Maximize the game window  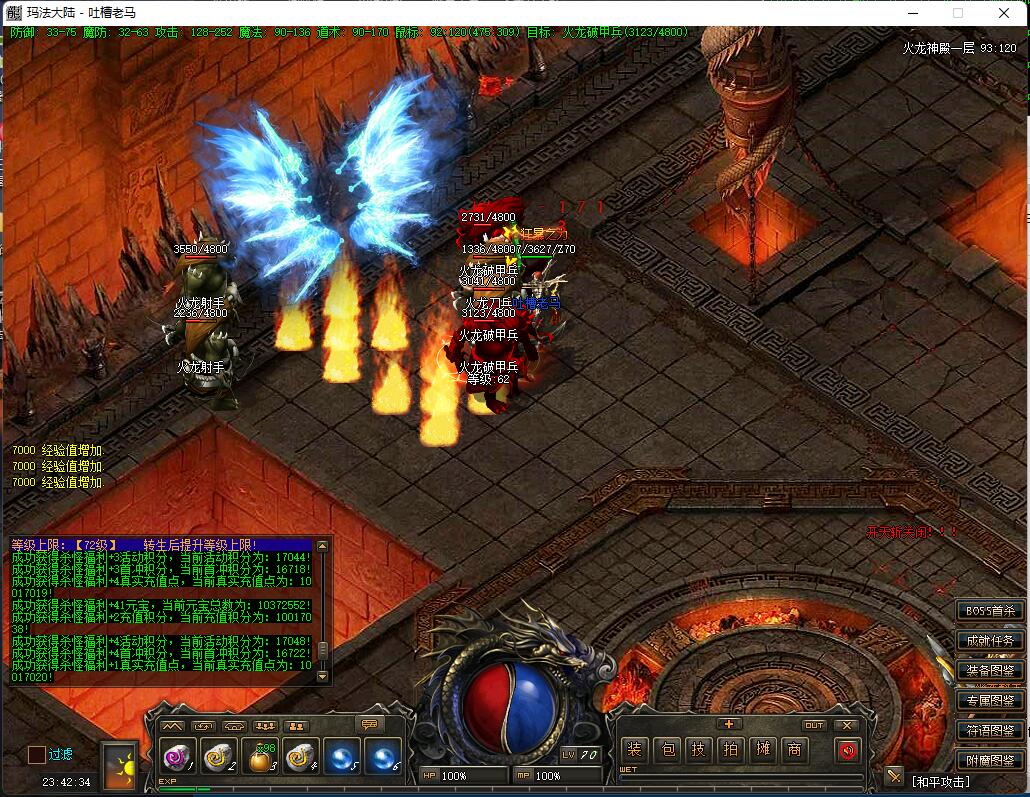tap(957, 13)
